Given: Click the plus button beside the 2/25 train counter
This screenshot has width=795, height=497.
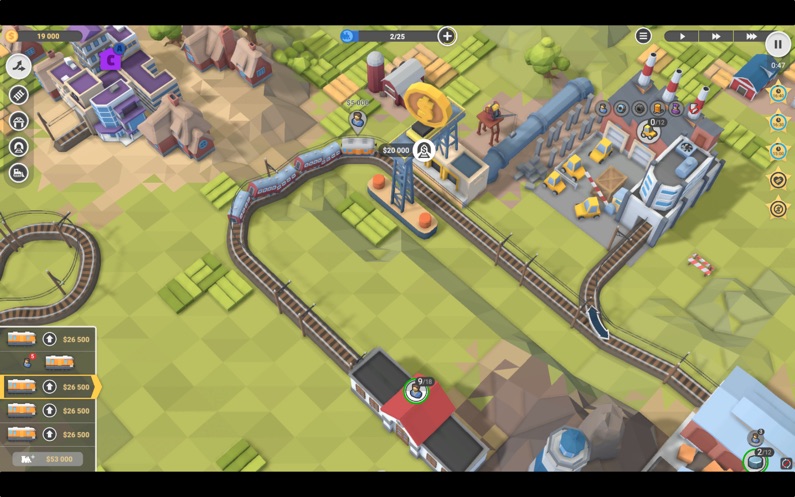Looking at the screenshot, I should coord(447,37).
